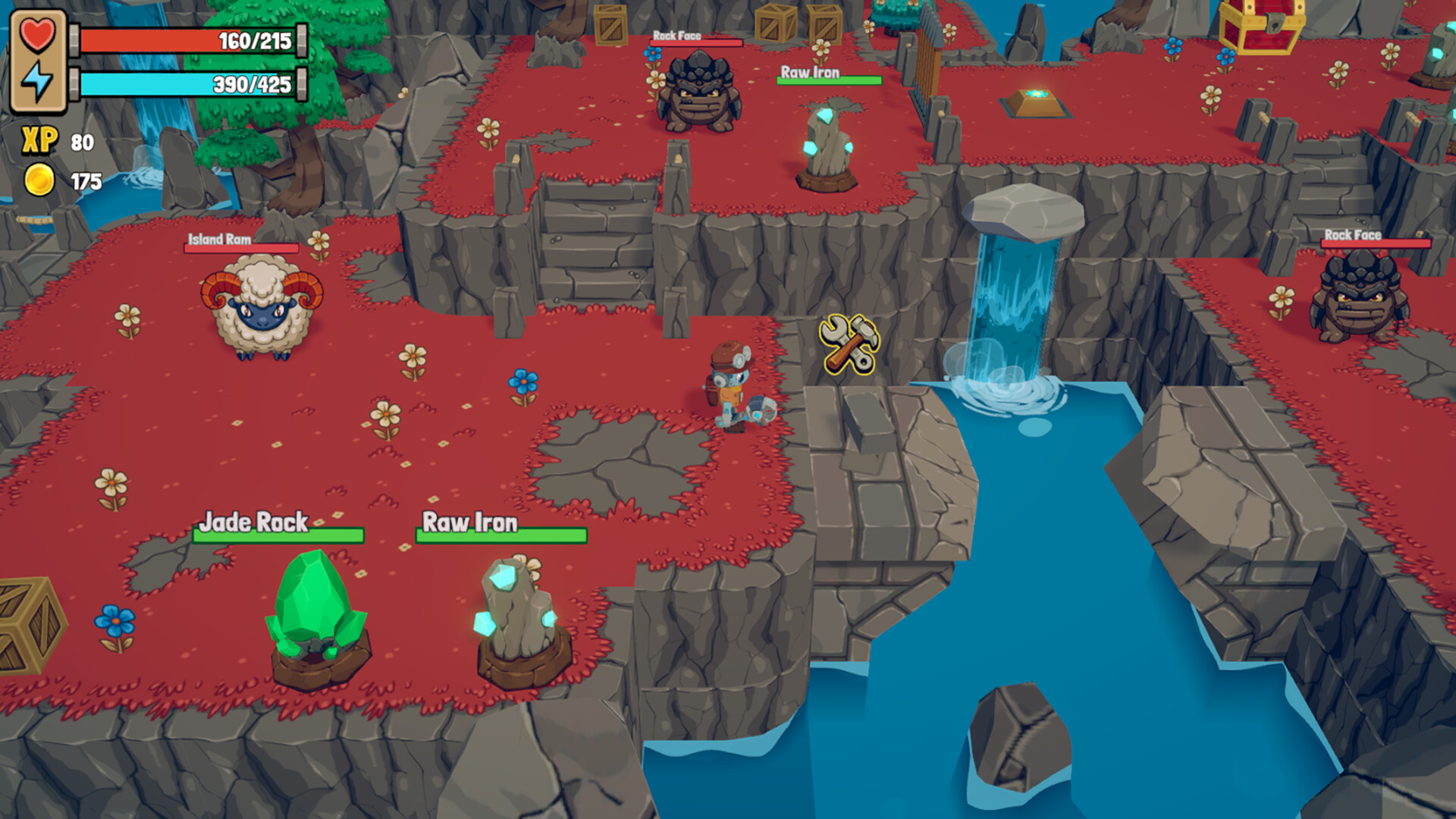Click the Jade Rock name label
1456x819 pixels.
pyautogui.click(x=253, y=522)
